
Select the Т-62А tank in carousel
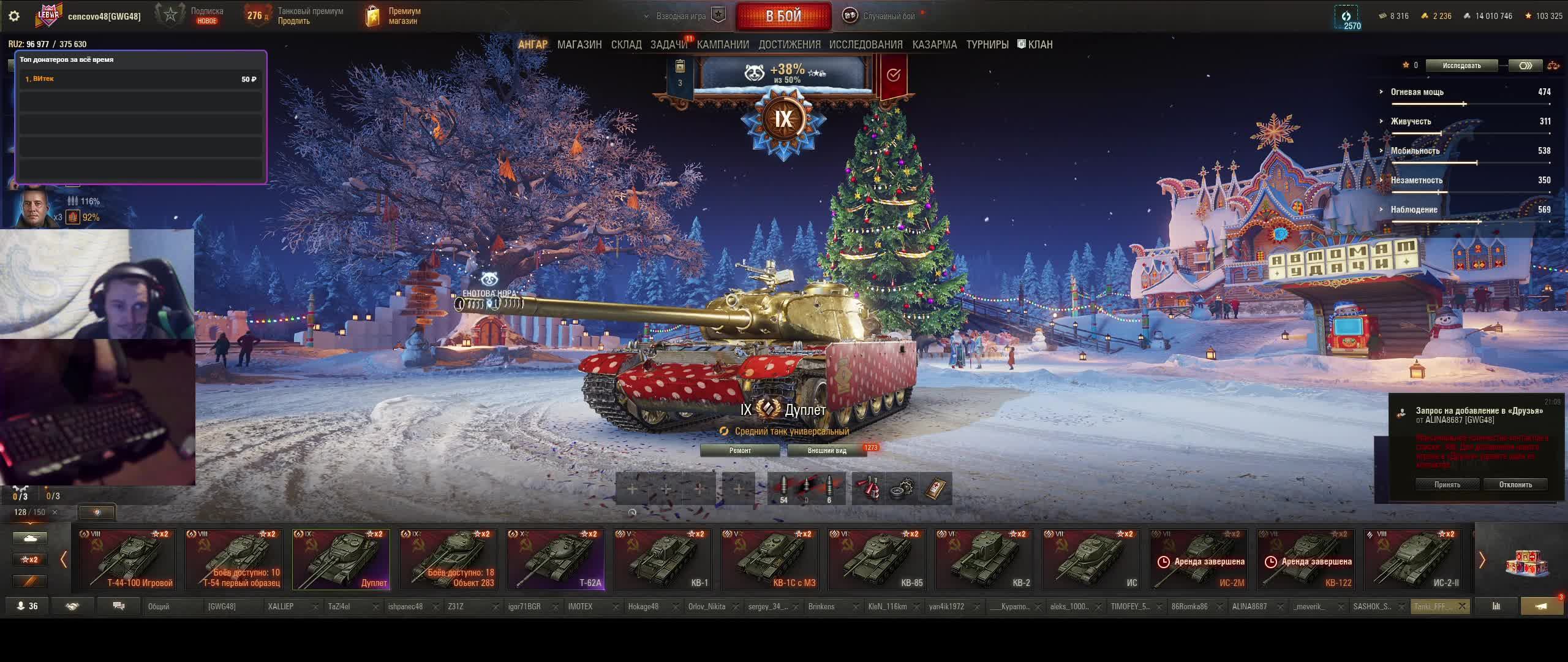556,559
